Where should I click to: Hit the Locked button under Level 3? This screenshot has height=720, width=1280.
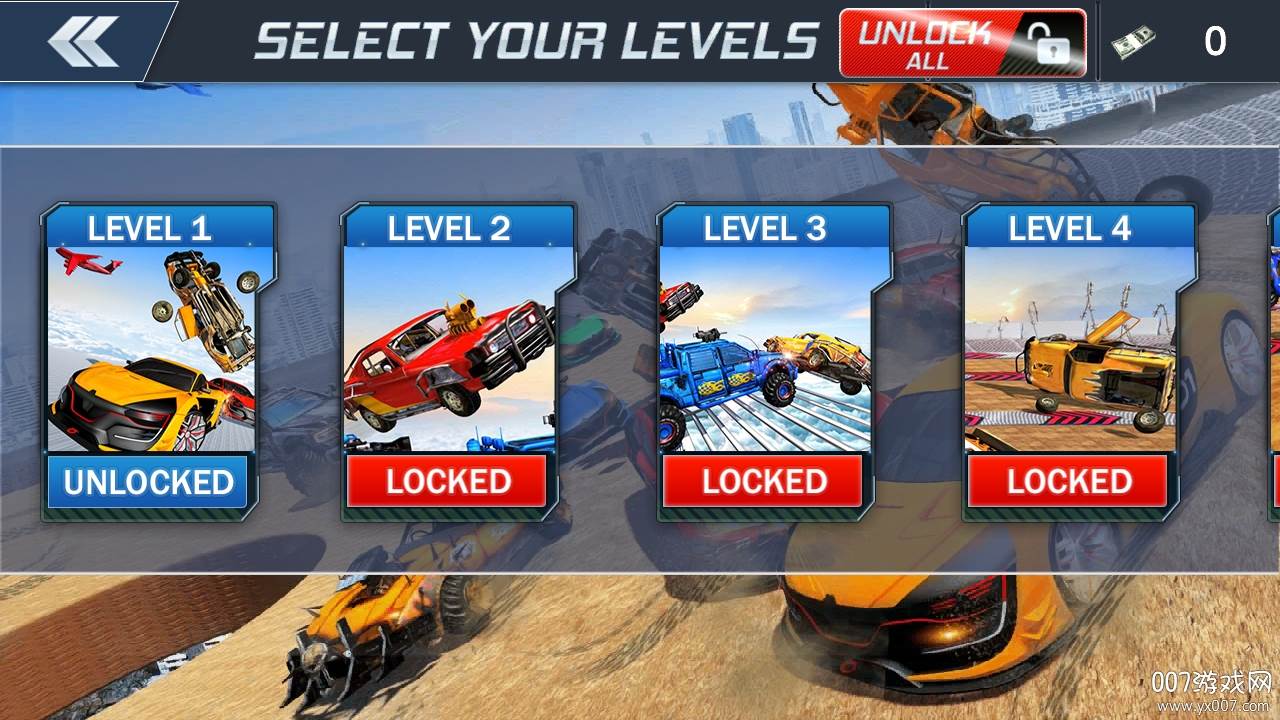tap(764, 482)
